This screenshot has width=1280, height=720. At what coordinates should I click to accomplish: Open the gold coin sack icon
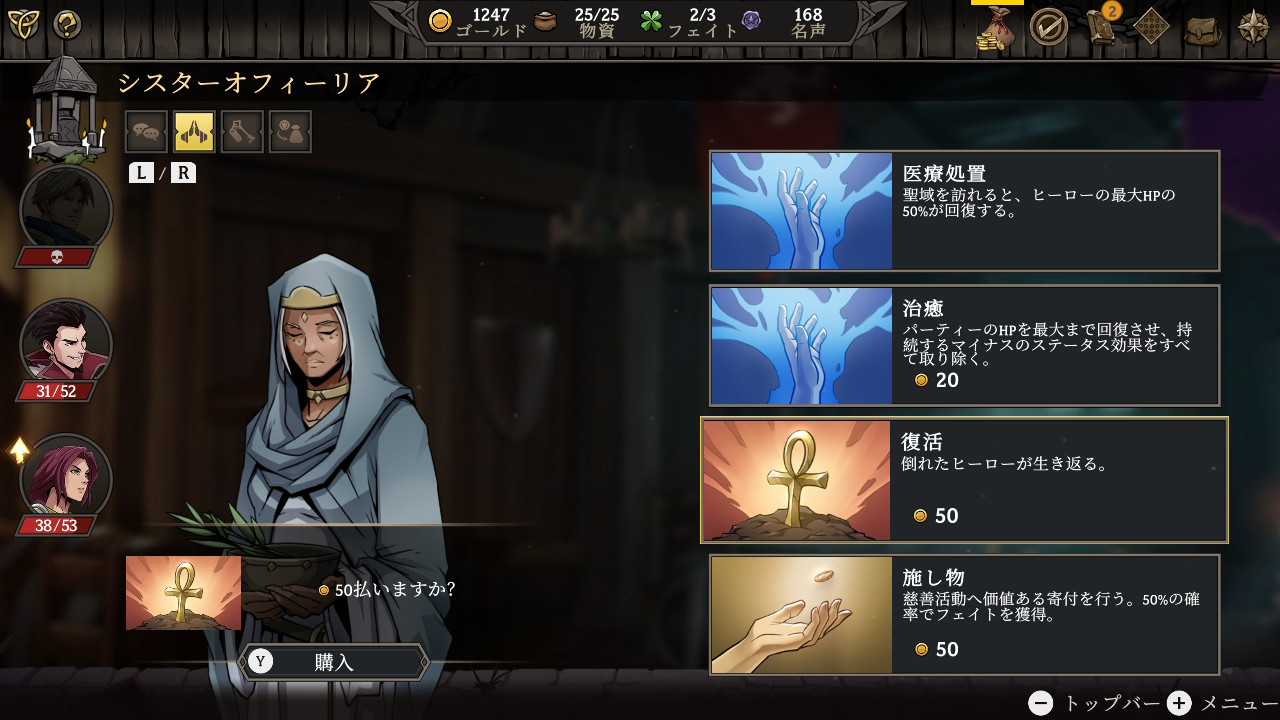pos(996,29)
